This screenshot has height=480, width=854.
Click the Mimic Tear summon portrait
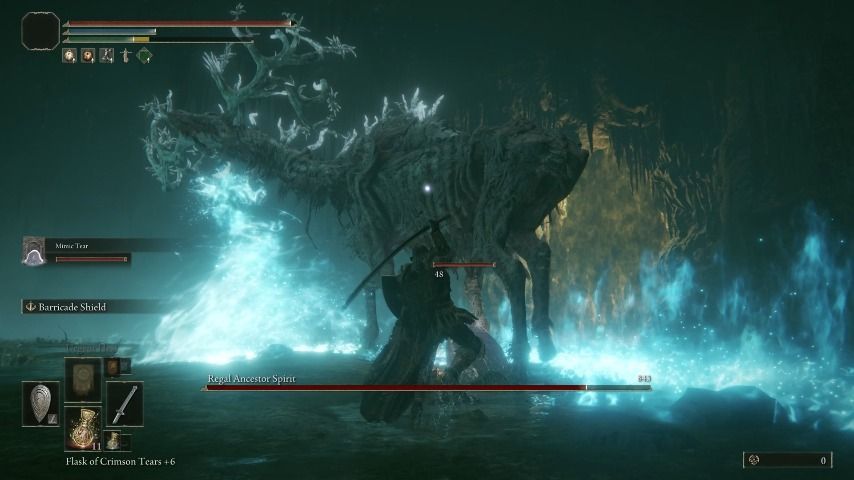coord(34,254)
